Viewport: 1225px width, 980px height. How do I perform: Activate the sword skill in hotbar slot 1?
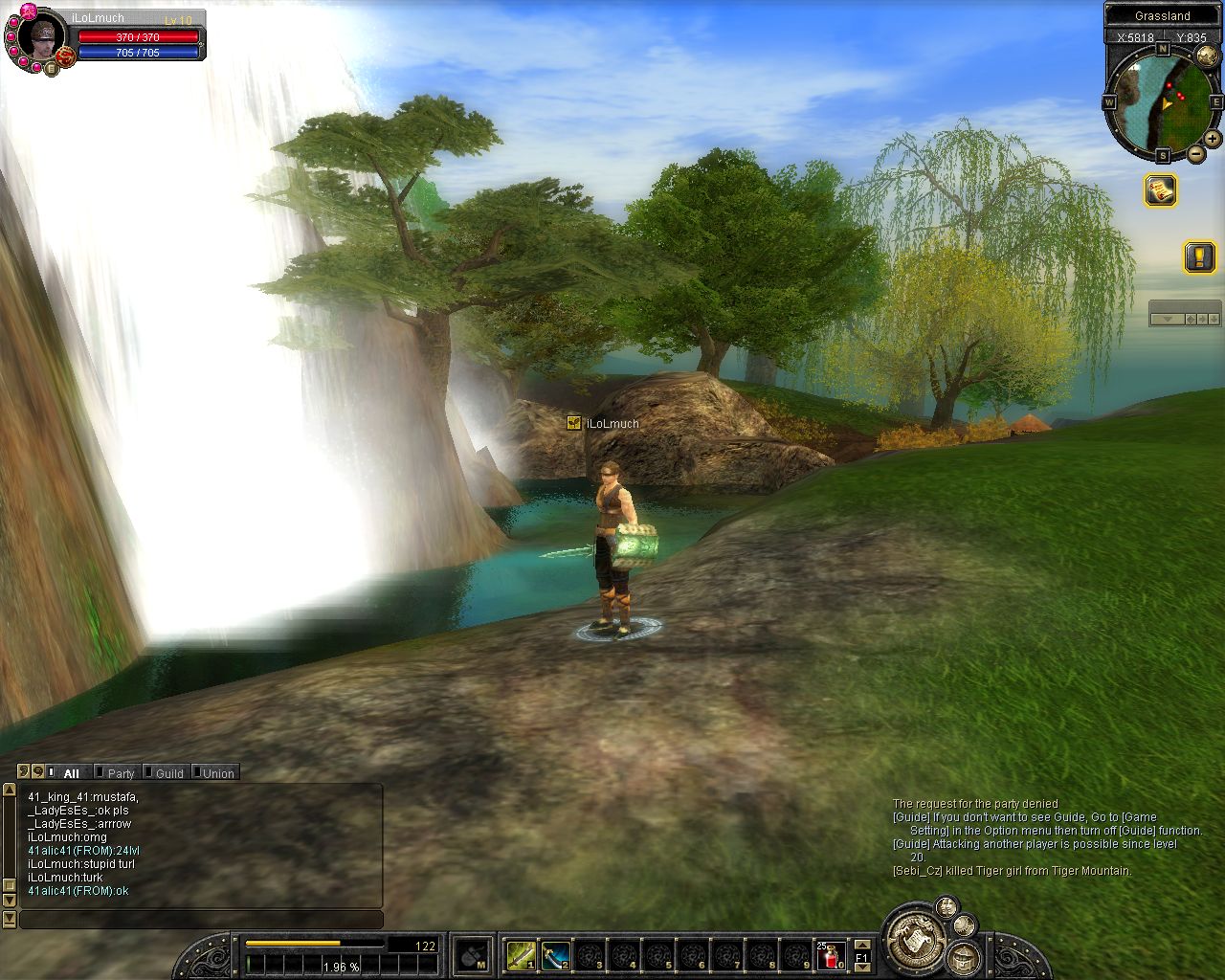522,954
